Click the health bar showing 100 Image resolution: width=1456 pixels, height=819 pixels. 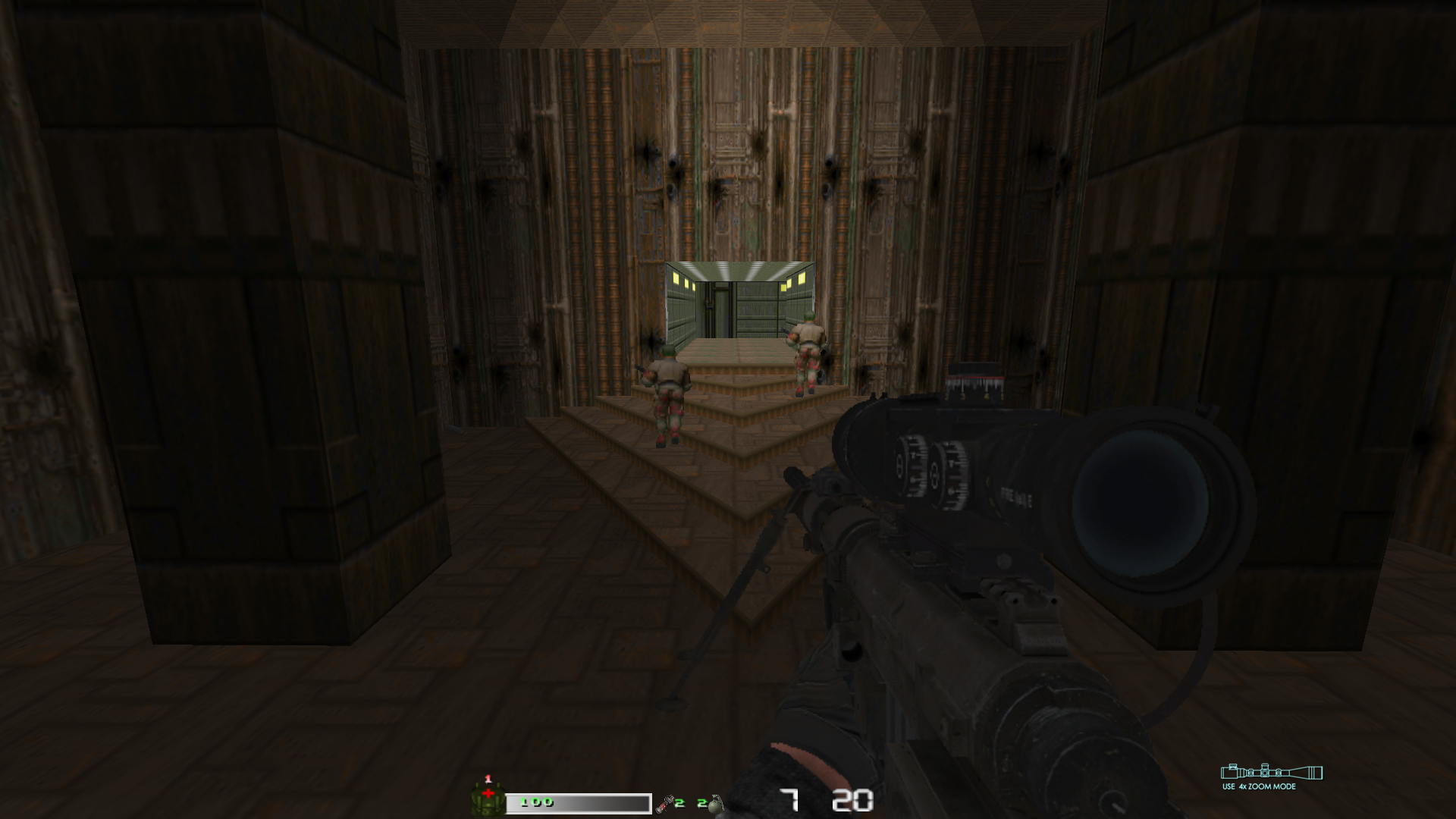pos(554,799)
